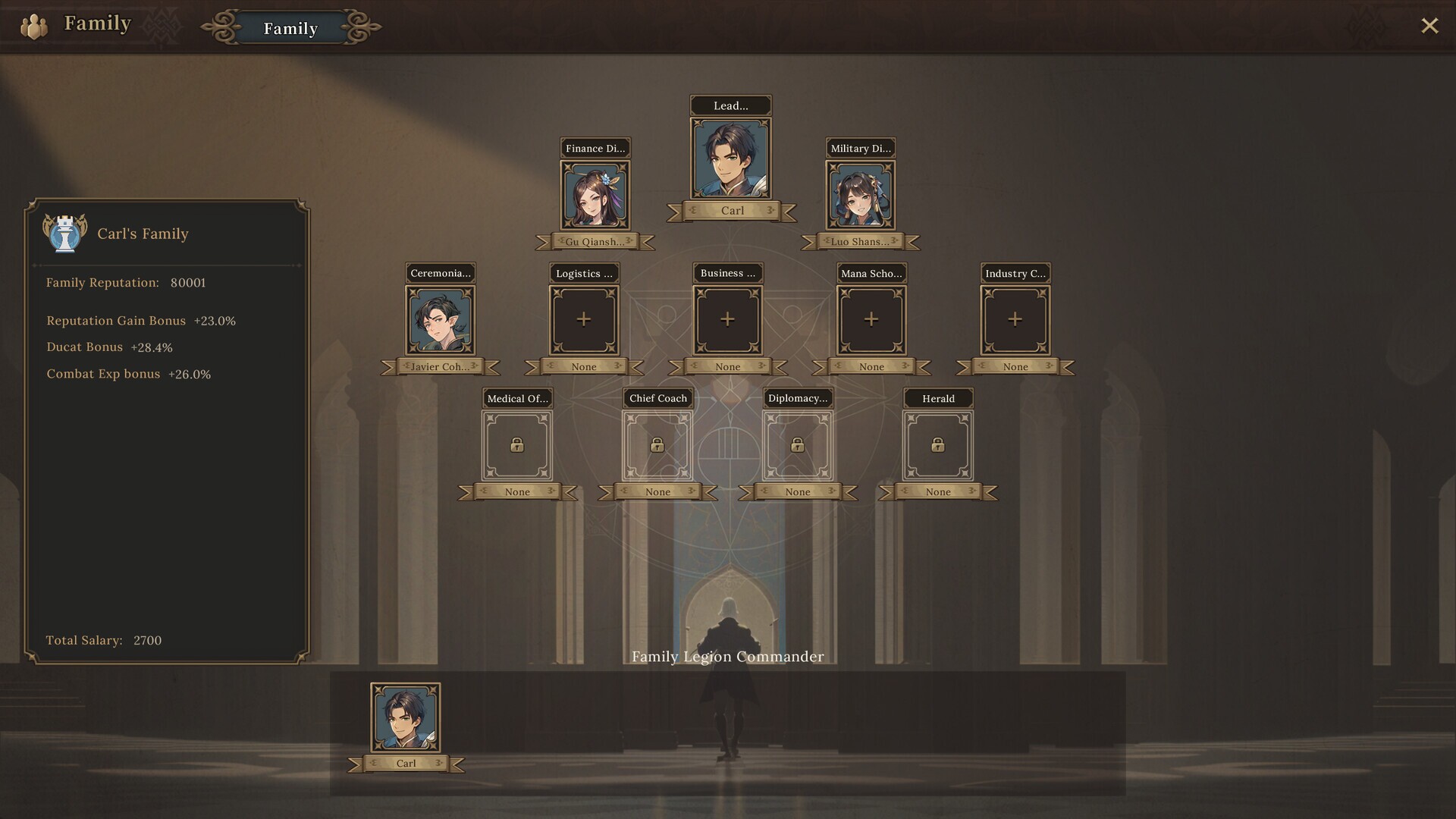Expand the empty Logistics position slot
Screen dimensions: 1456x819
tap(583, 319)
